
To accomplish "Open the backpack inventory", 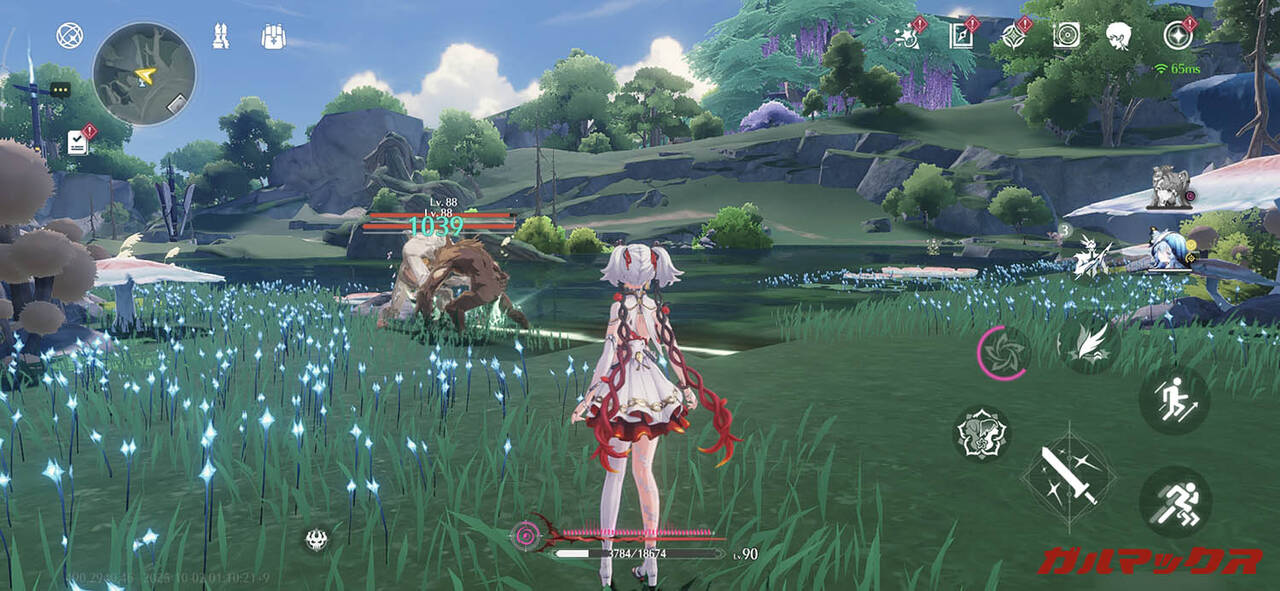I will pos(273,36).
